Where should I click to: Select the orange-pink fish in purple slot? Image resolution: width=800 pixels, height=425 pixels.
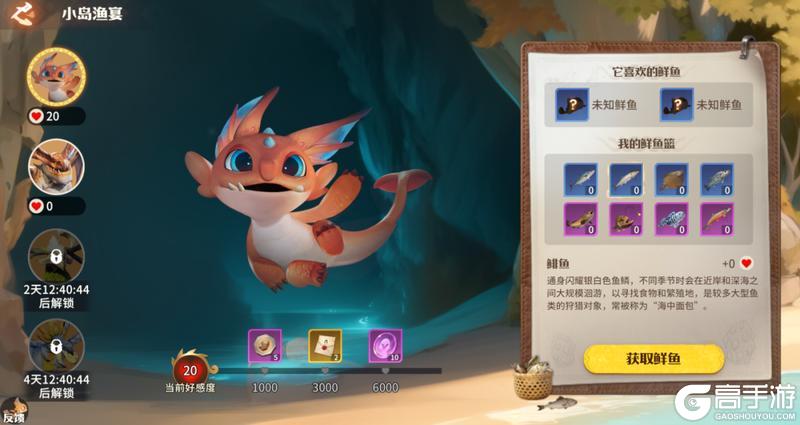[718, 219]
